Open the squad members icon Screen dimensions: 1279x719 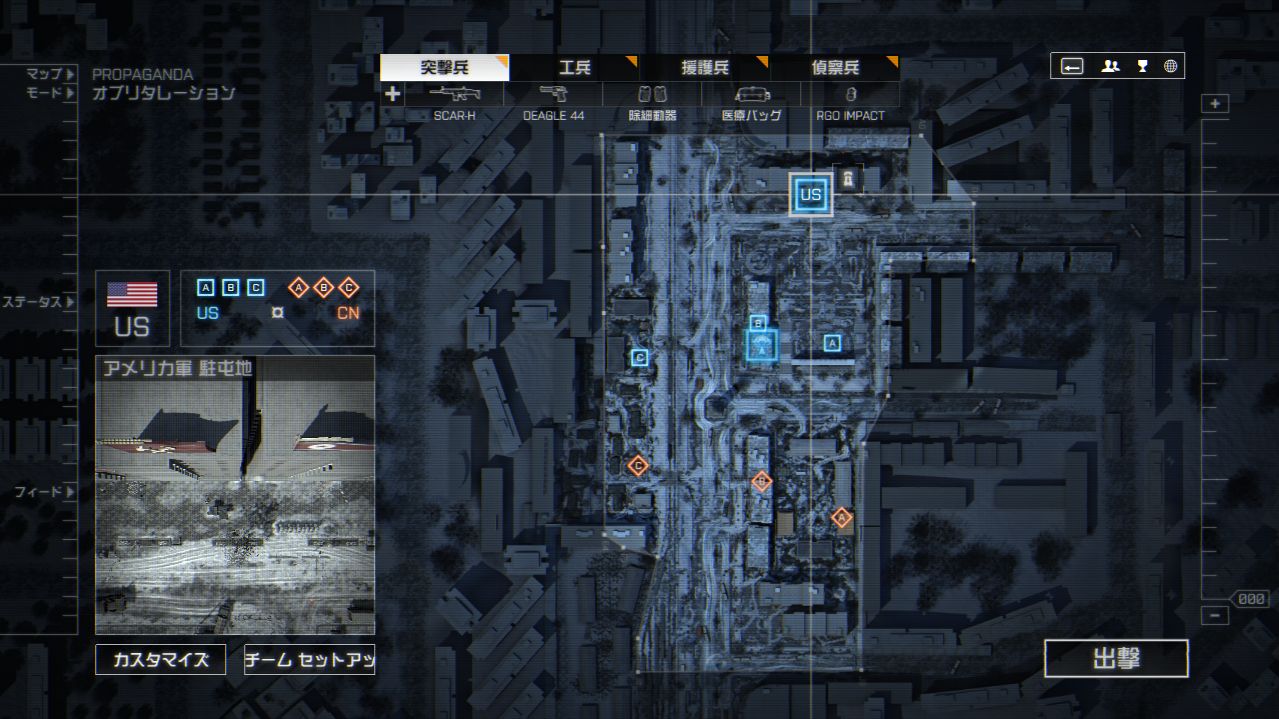pyautogui.click(x=1110, y=66)
